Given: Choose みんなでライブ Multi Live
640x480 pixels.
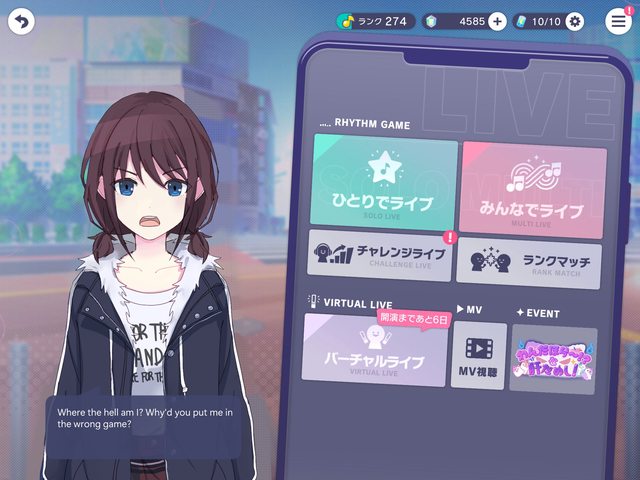Looking at the screenshot, I should click(533, 190).
